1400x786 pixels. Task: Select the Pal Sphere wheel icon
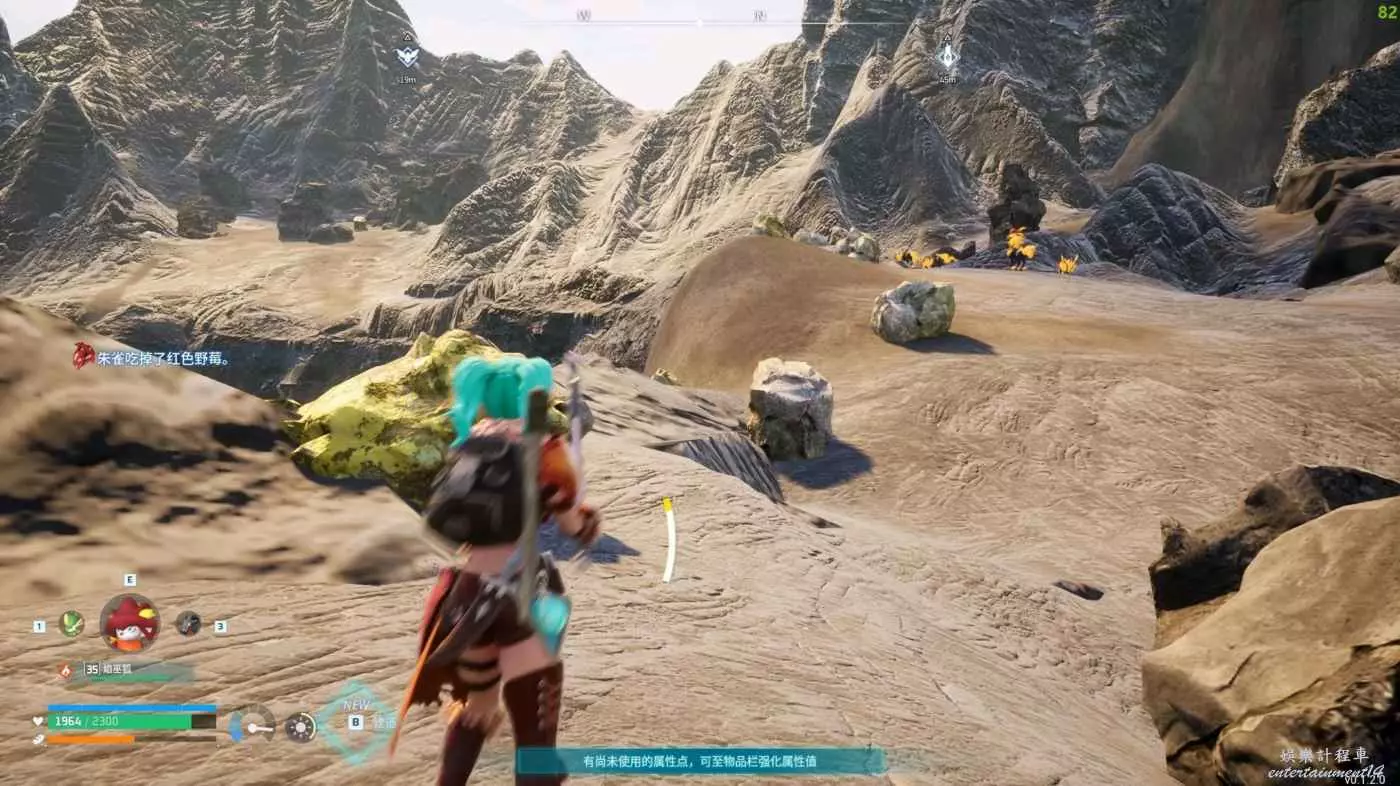(300, 727)
